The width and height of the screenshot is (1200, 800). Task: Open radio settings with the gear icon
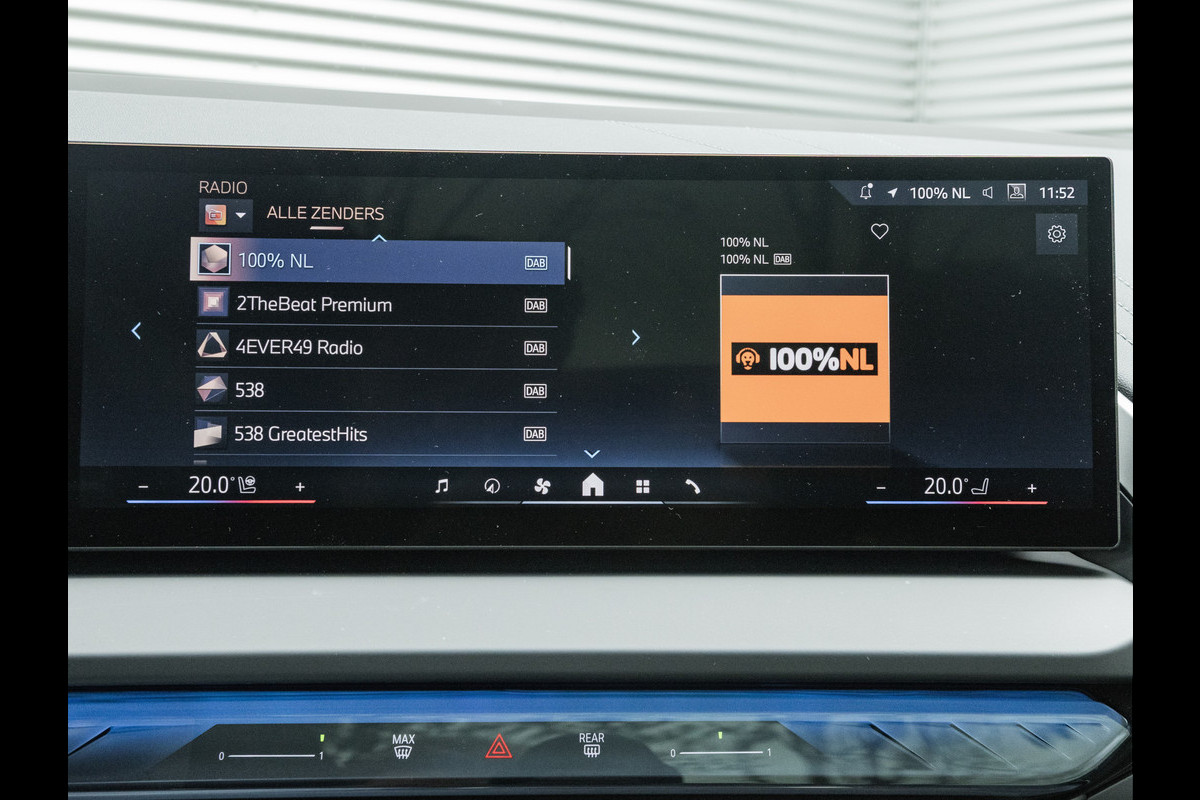(x=1056, y=234)
